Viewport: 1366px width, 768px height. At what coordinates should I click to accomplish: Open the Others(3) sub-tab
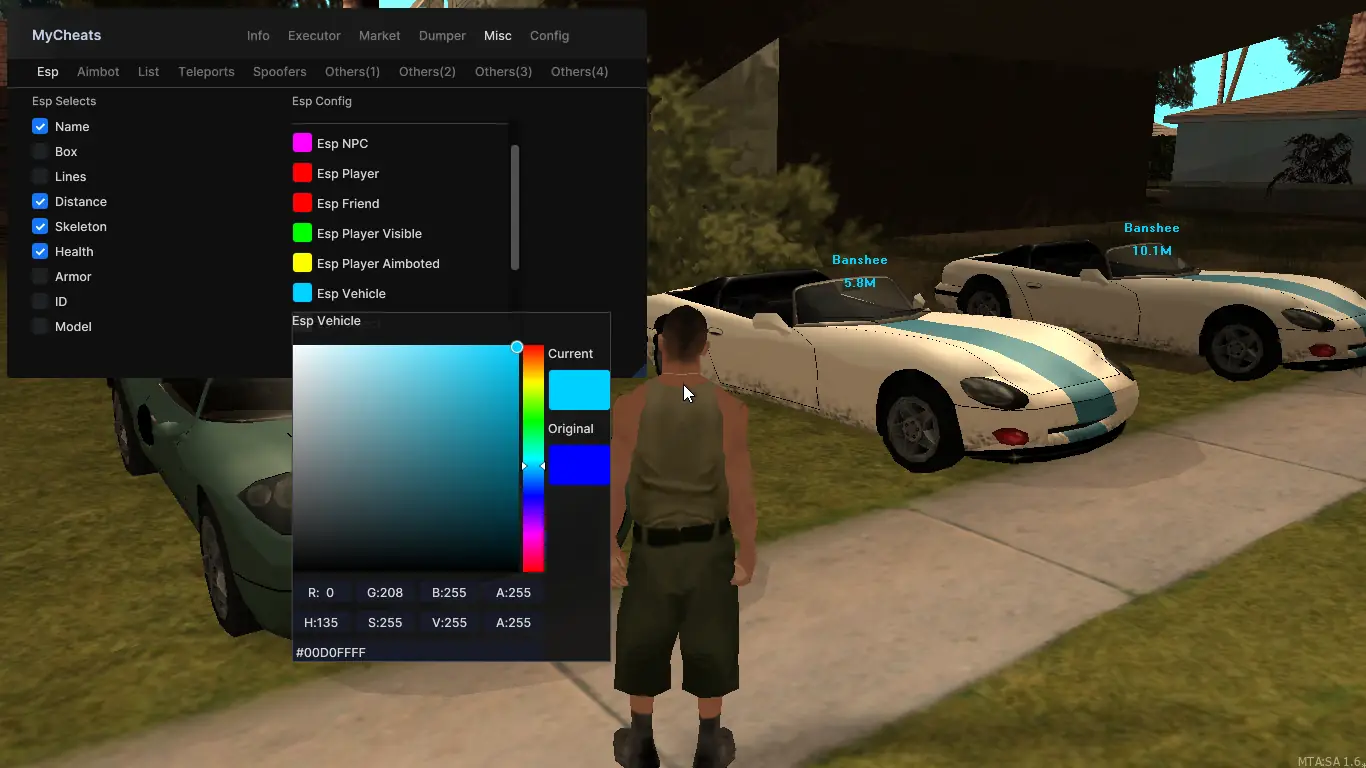tap(503, 72)
